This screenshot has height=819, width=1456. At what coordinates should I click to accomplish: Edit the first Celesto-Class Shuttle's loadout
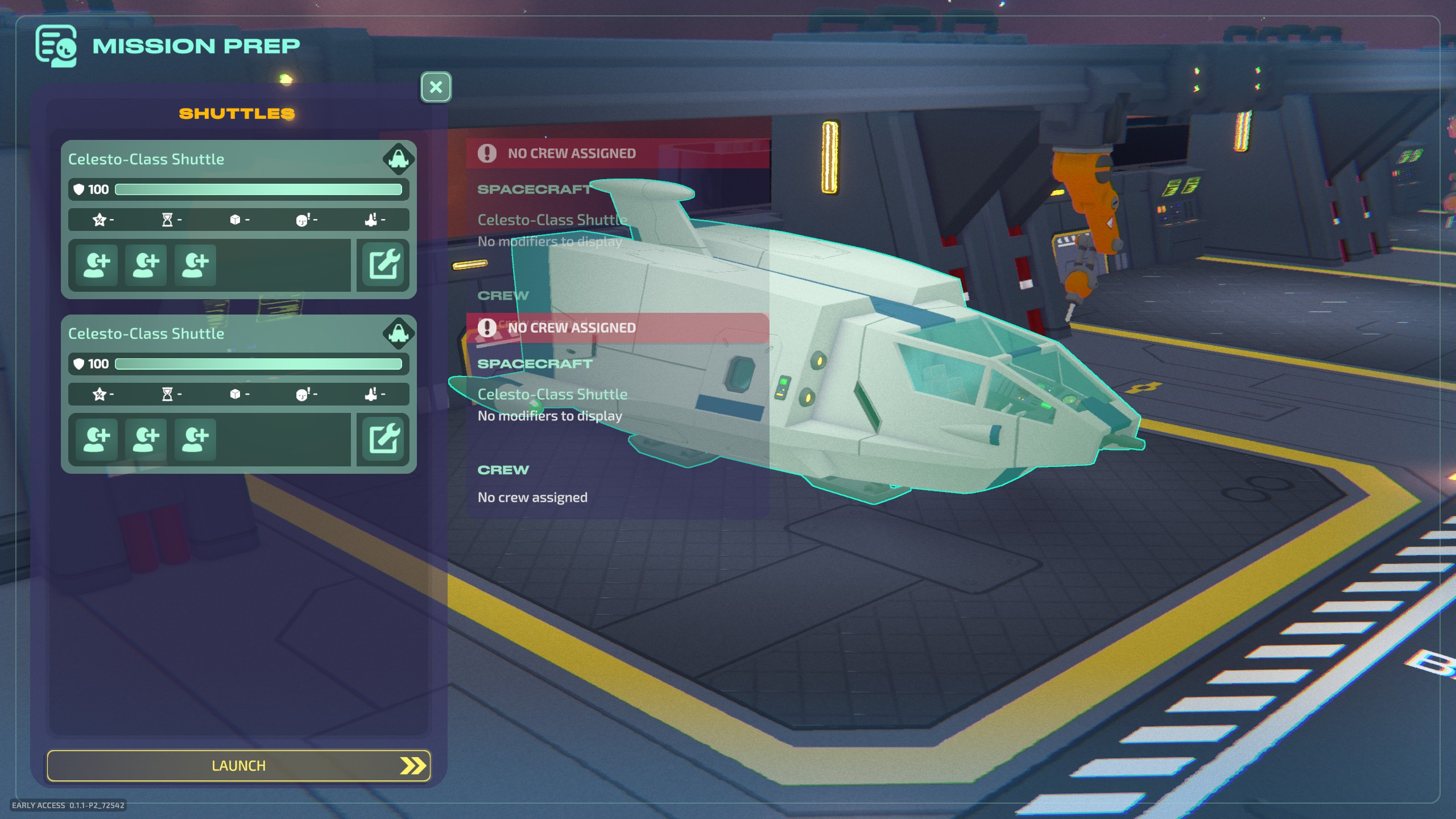pyautogui.click(x=383, y=264)
